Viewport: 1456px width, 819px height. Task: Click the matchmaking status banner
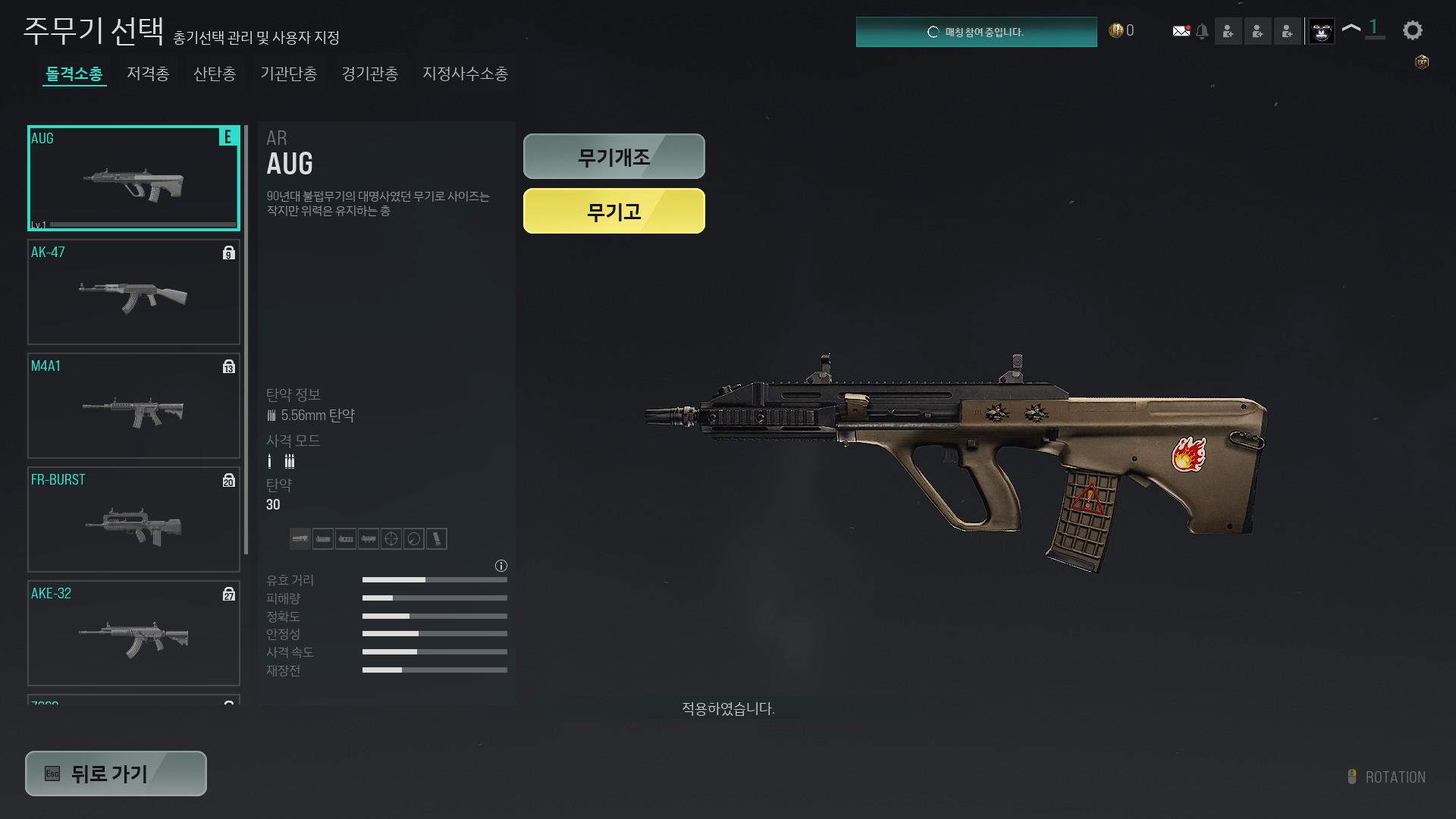pos(976,32)
